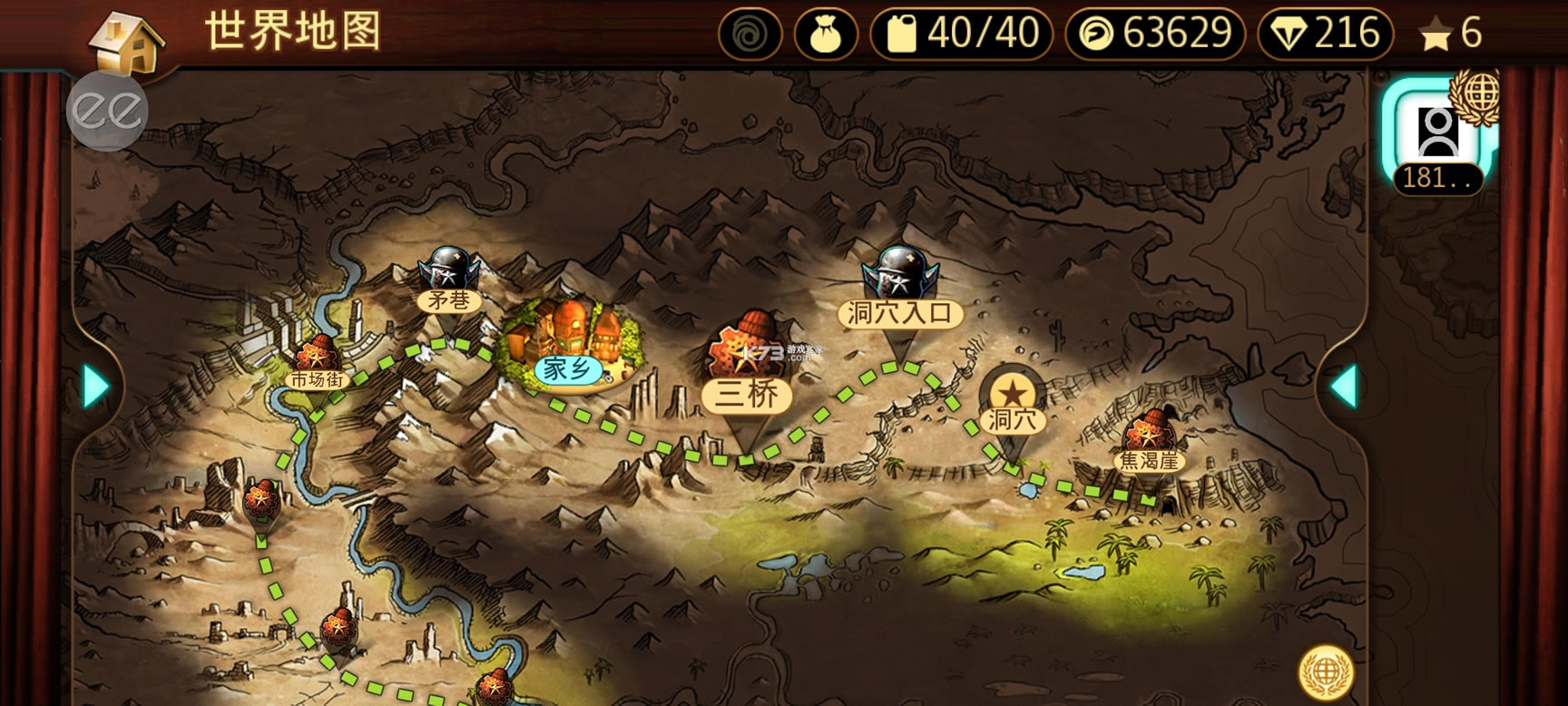The width and height of the screenshot is (1568, 706).
Task: Open the money bag inventory
Action: pos(826,34)
